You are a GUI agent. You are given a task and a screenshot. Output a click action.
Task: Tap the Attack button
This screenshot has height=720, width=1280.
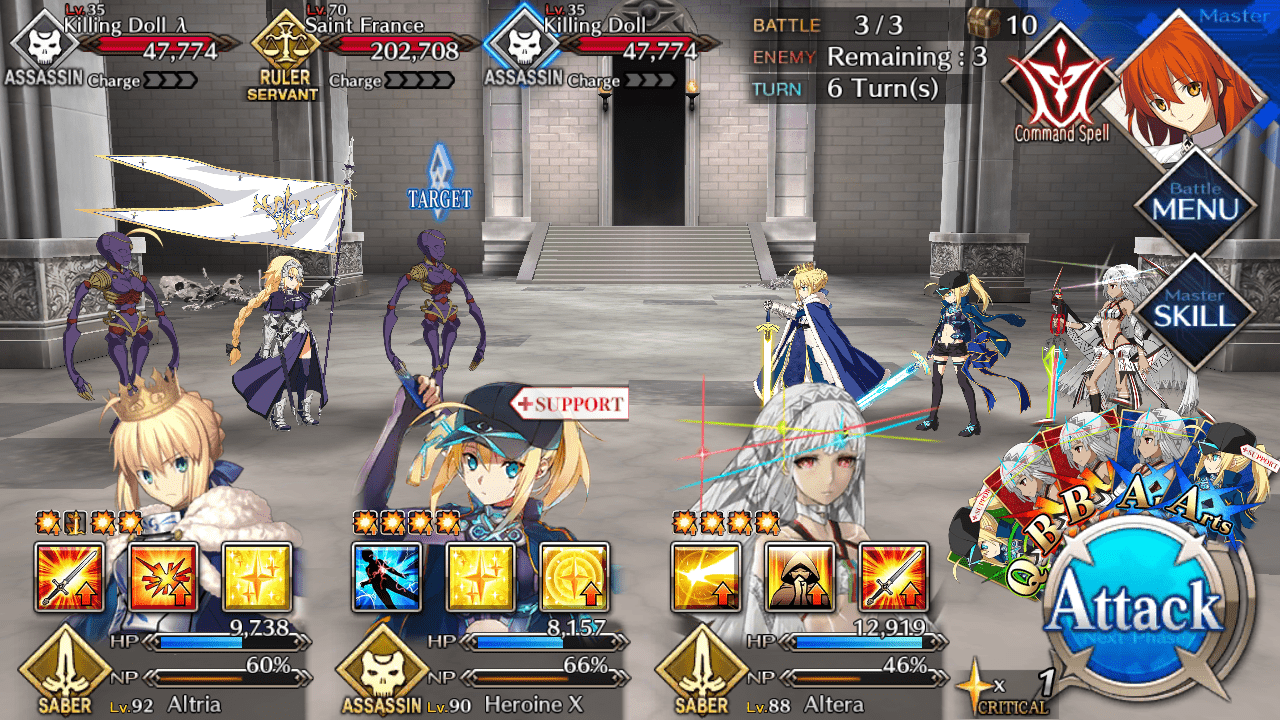tap(1138, 612)
